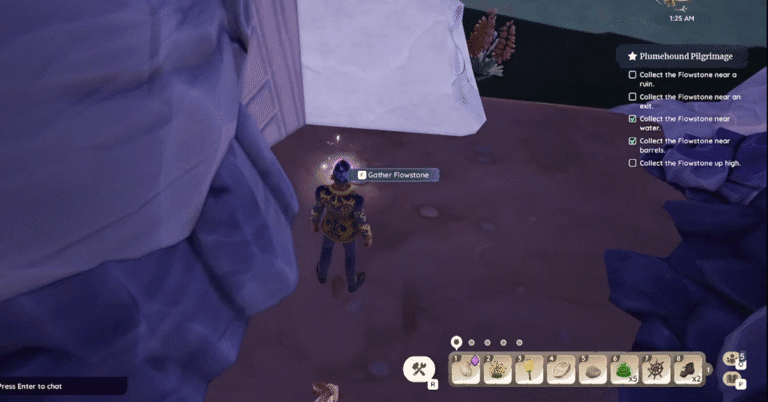
Task: Open the crossed tools wheel button
Action: tap(418, 369)
